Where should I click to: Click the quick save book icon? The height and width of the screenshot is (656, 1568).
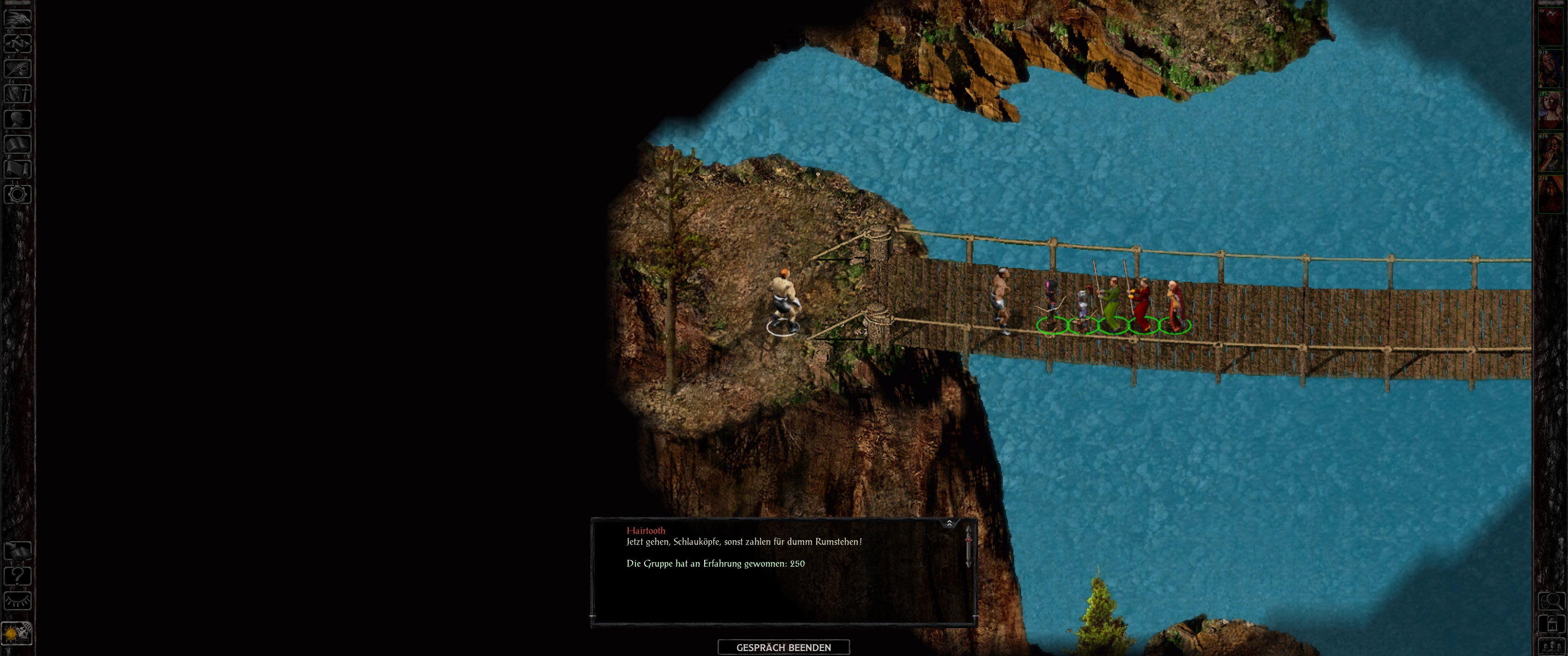(18, 551)
